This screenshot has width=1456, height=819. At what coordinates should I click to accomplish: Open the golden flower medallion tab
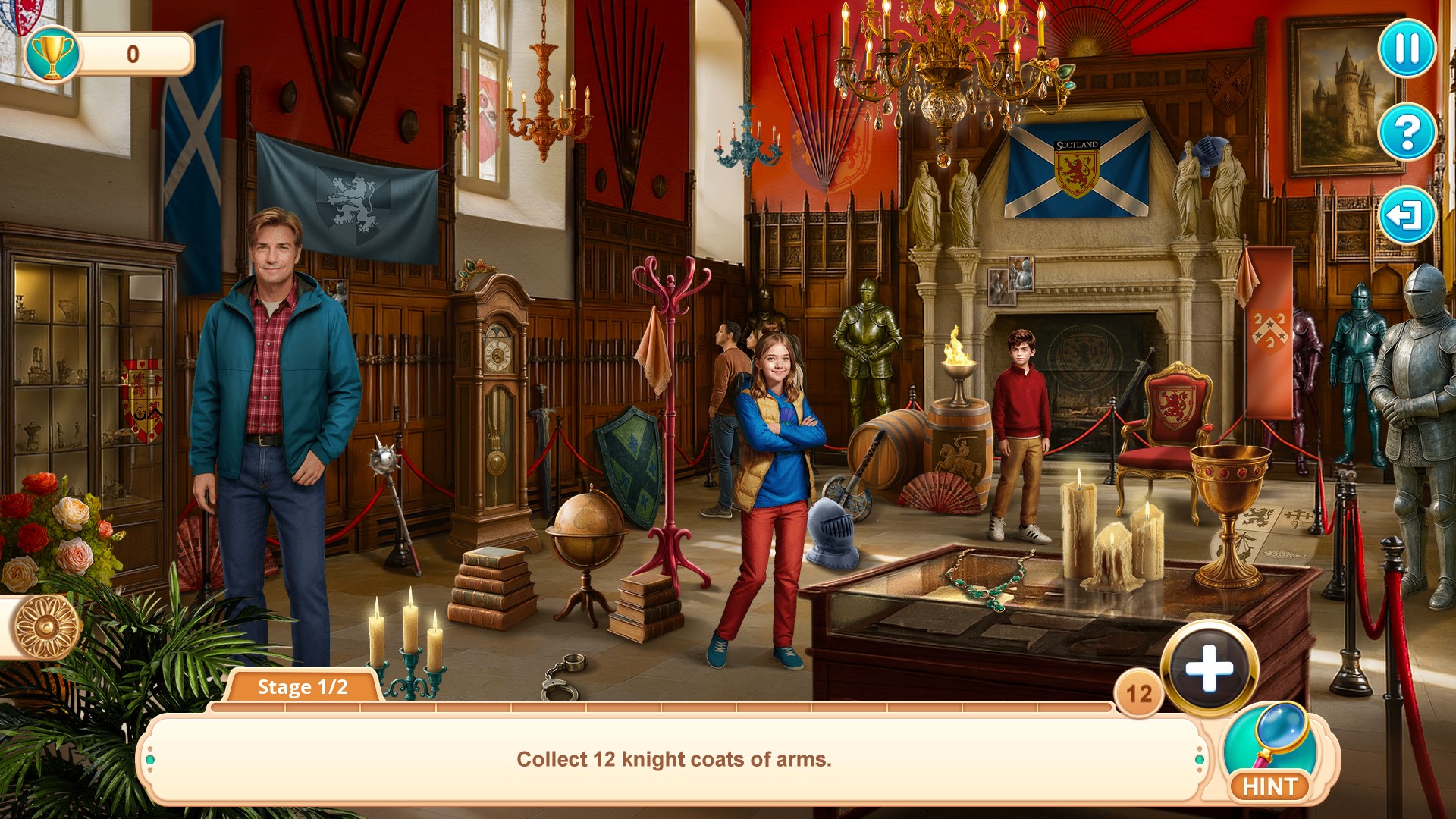click(x=45, y=626)
